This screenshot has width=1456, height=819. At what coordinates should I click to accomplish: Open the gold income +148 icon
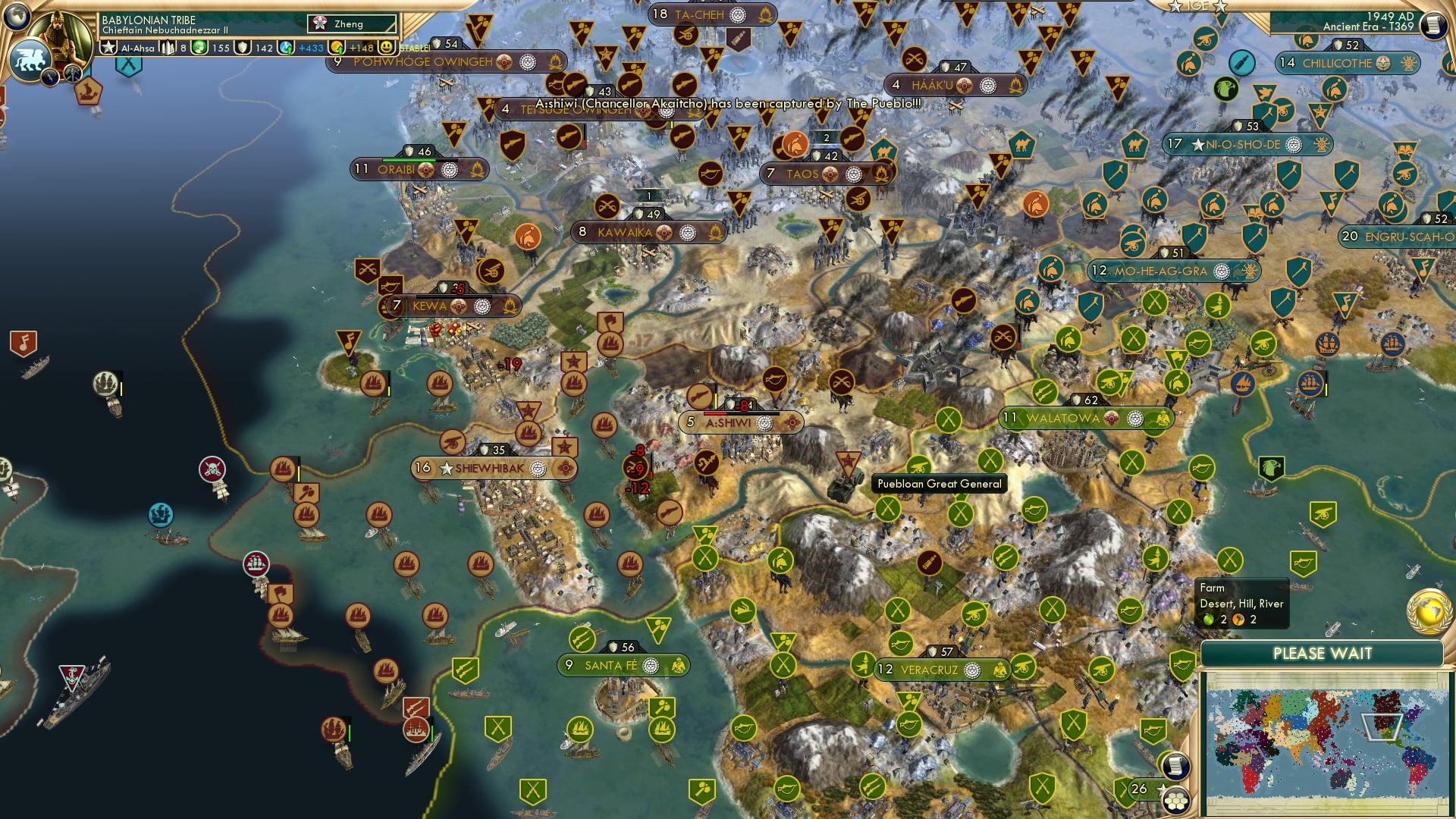[337, 48]
